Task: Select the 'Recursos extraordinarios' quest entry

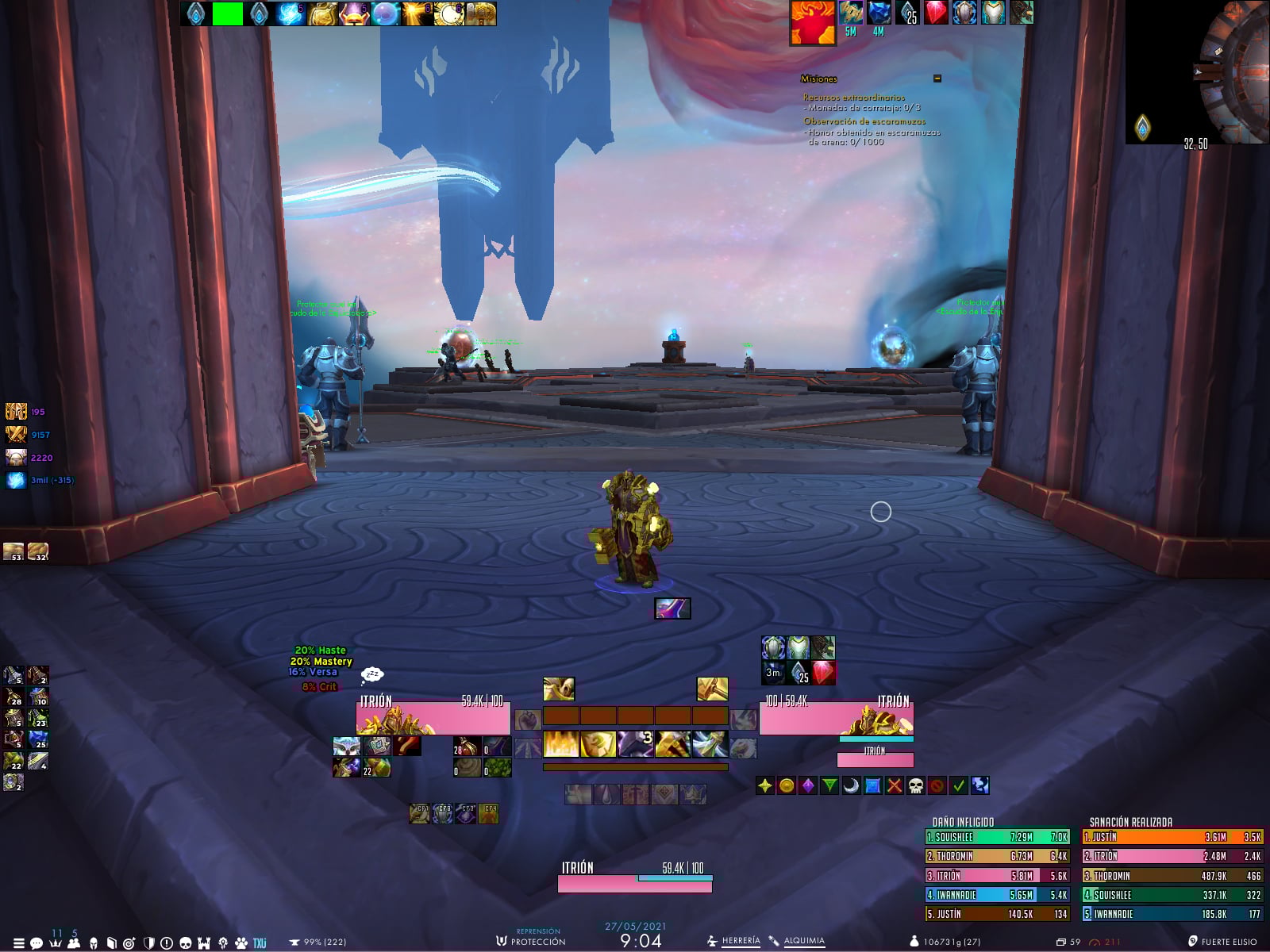Action: [853, 98]
